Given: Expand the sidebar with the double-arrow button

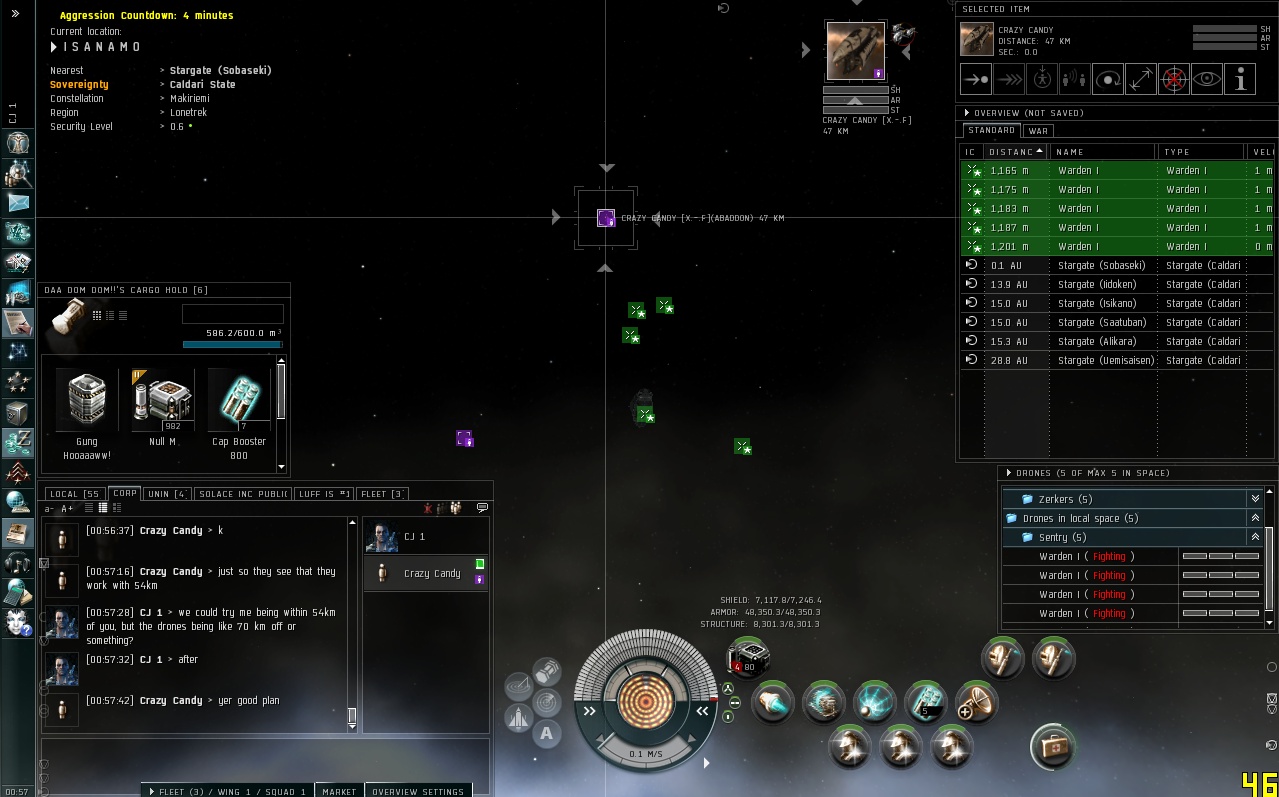Looking at the screenshot, I should click(x=15, y=14).
